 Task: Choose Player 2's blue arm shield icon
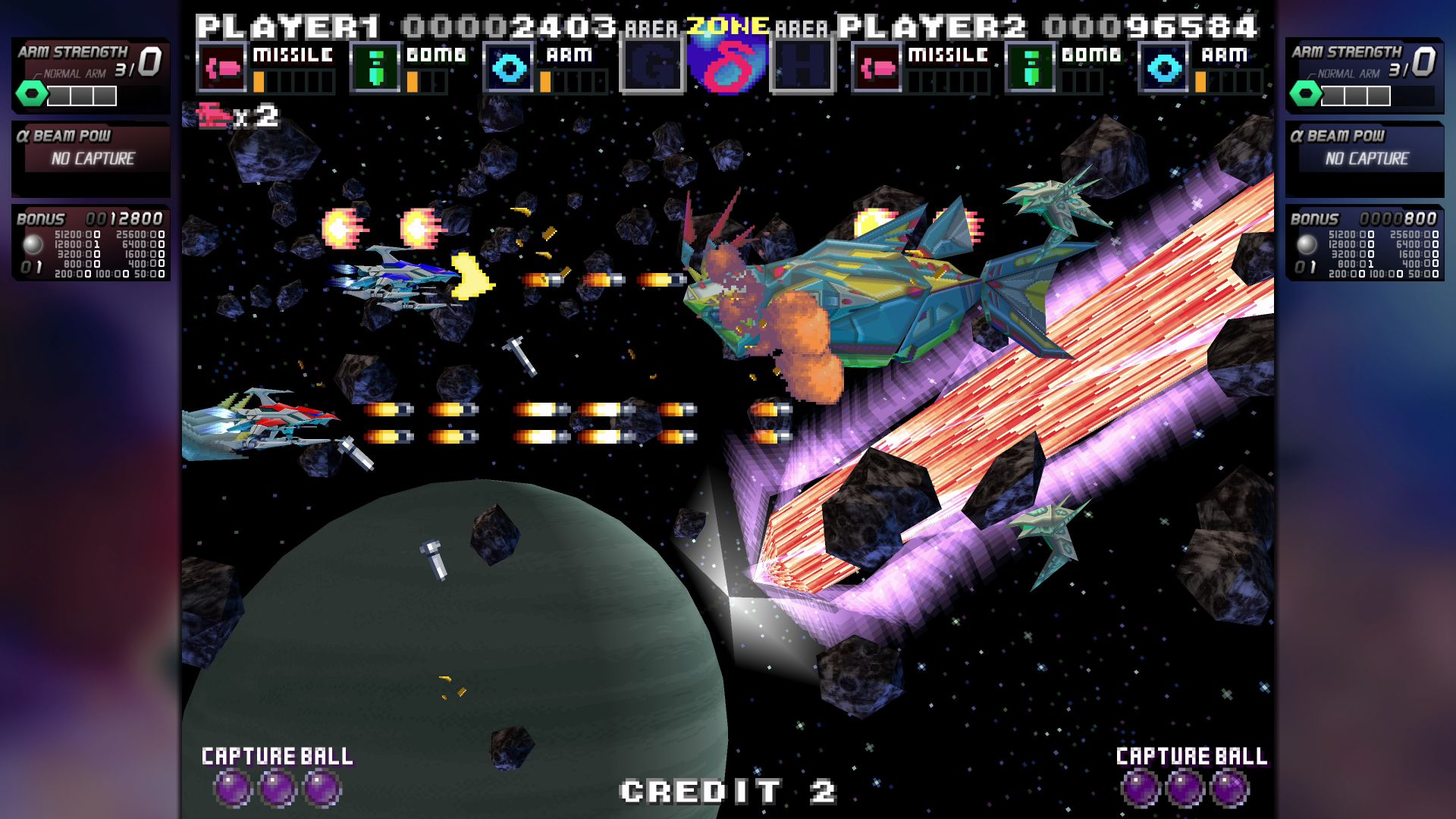1163,68
